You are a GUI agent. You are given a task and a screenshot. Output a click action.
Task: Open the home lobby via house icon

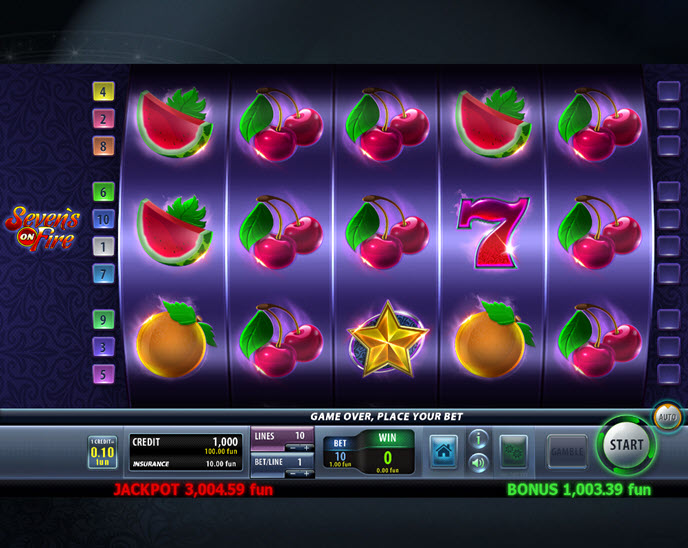coord(444,451)
